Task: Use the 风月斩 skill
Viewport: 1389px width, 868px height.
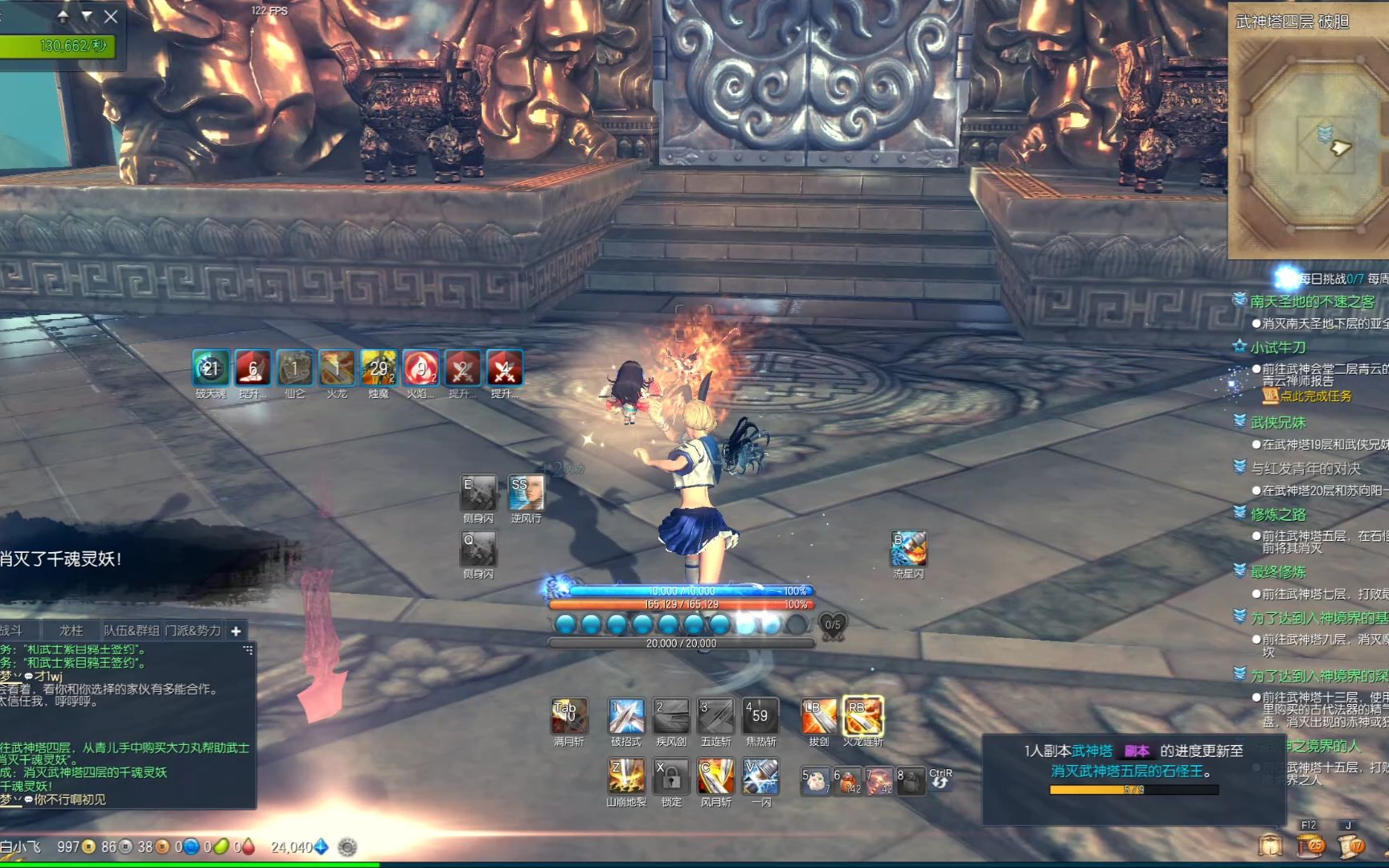Action: 715,776
